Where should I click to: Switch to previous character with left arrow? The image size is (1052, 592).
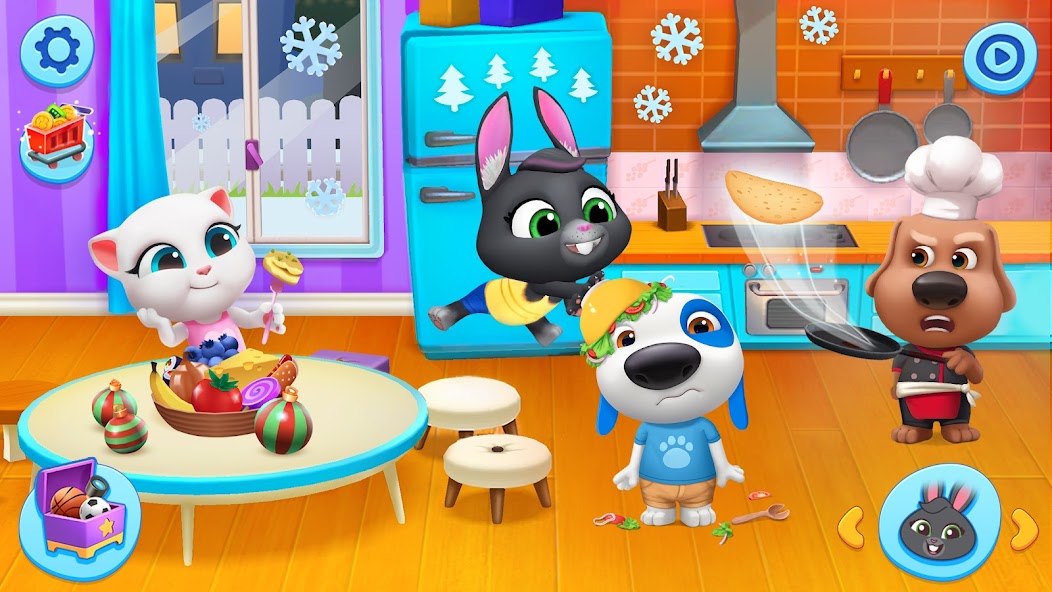click(x=851, y=522)
